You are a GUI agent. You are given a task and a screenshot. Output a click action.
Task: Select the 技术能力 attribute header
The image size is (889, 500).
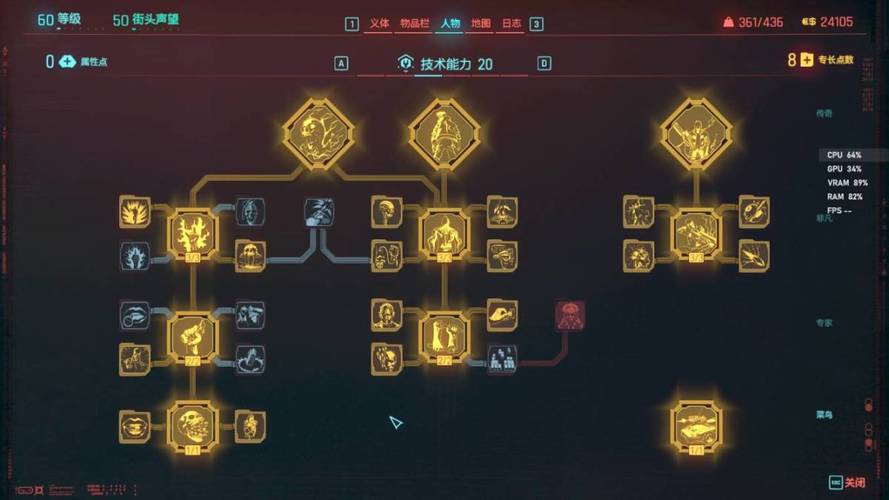455,64
